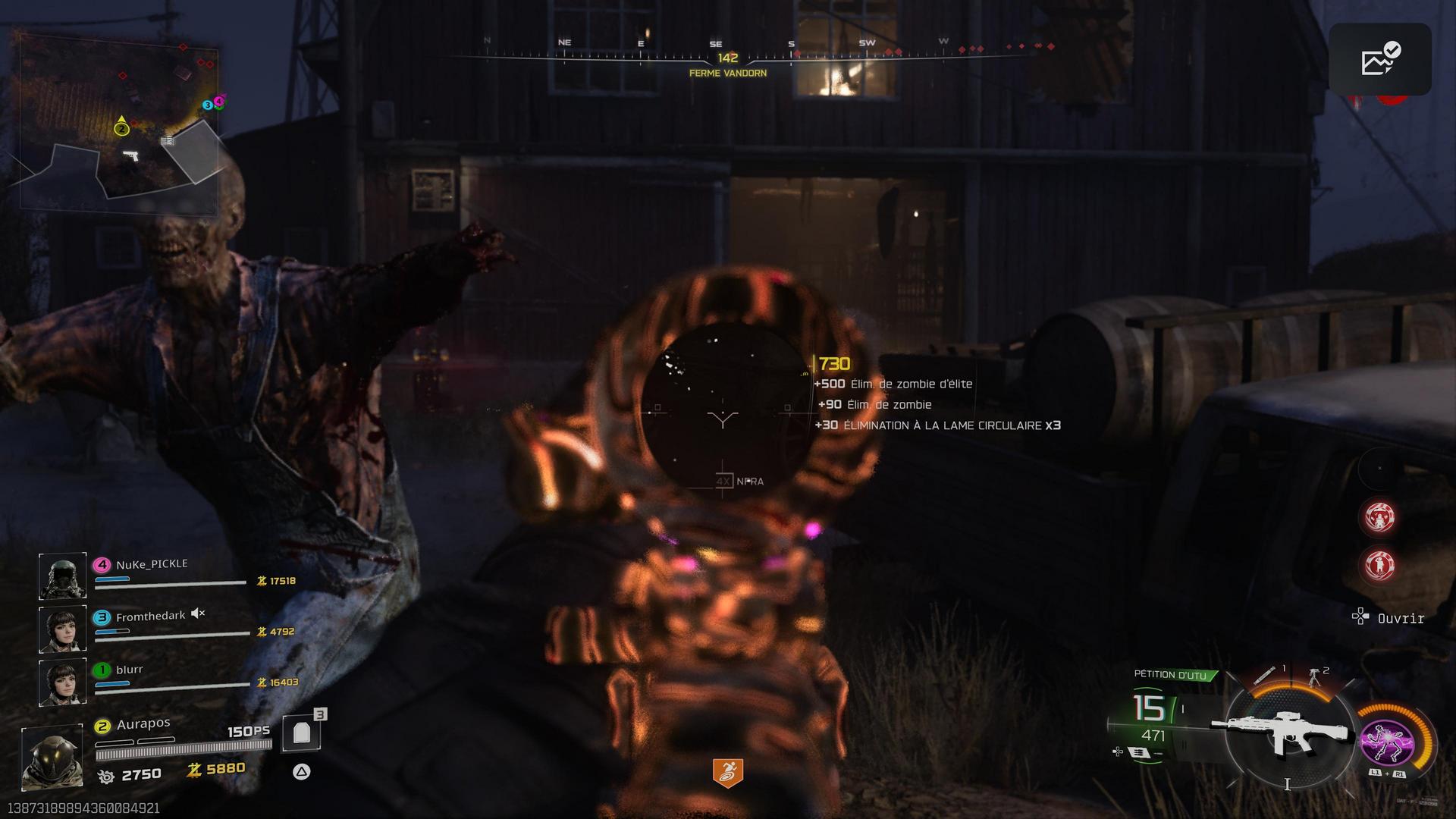Open the screenshot captured notification
The image size is (1456, 819).
1379,60
